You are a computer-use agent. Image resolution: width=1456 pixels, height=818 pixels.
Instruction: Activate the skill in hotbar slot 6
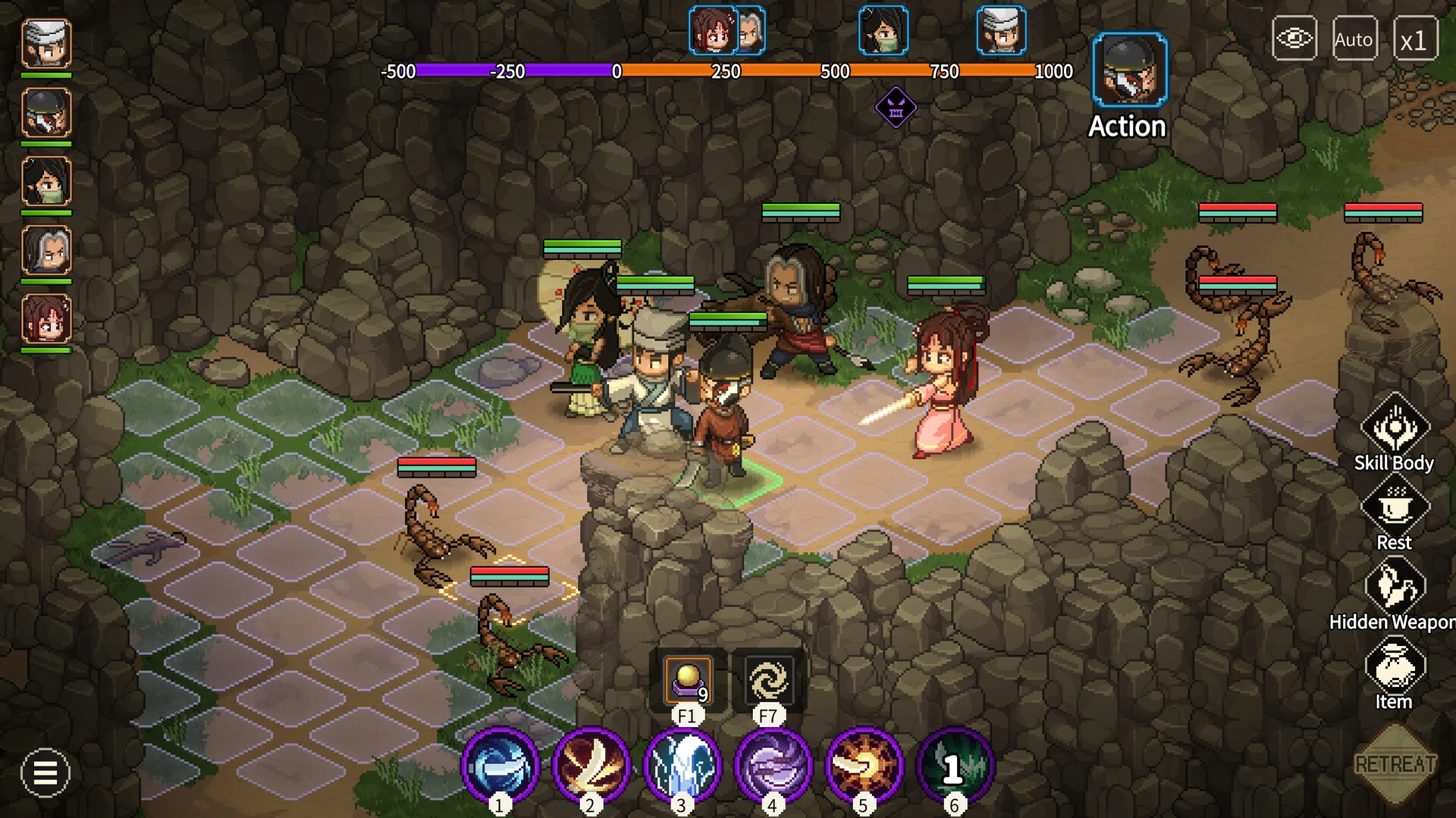tap(954, 767)
